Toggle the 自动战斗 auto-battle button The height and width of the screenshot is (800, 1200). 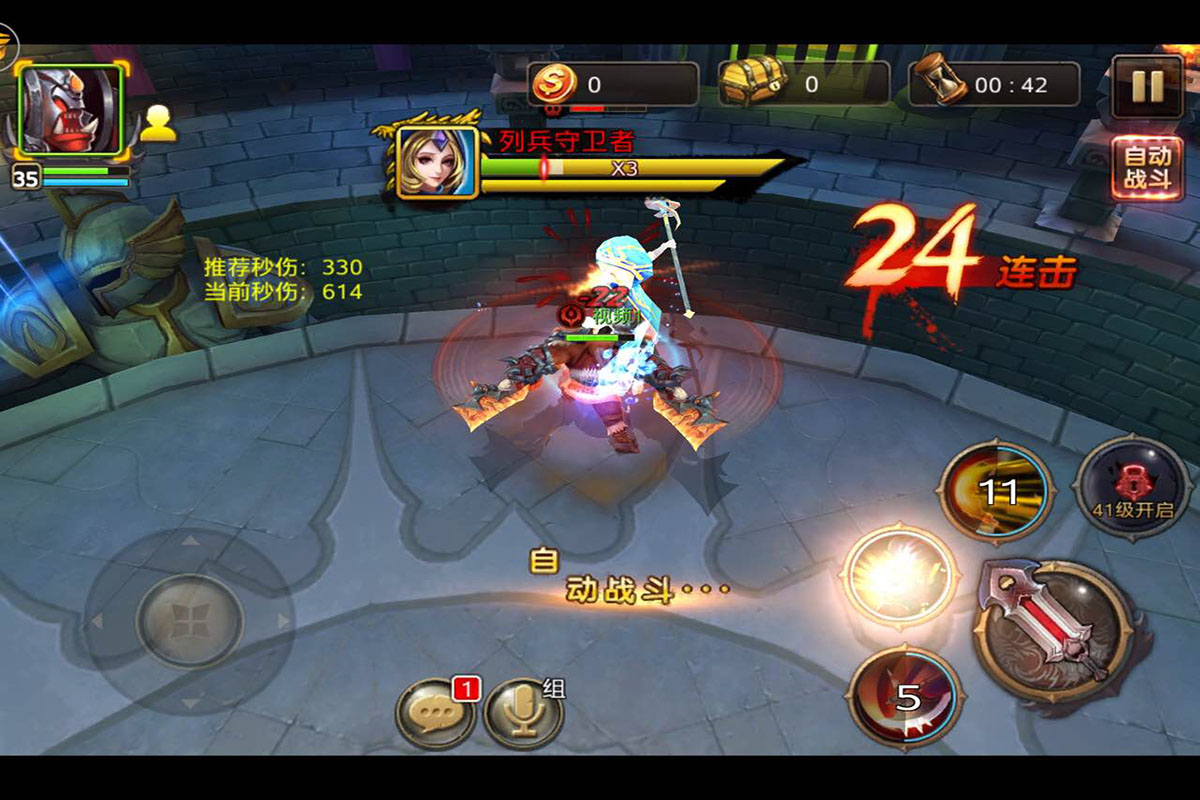pyautogui.click(x=1147, y=169)
